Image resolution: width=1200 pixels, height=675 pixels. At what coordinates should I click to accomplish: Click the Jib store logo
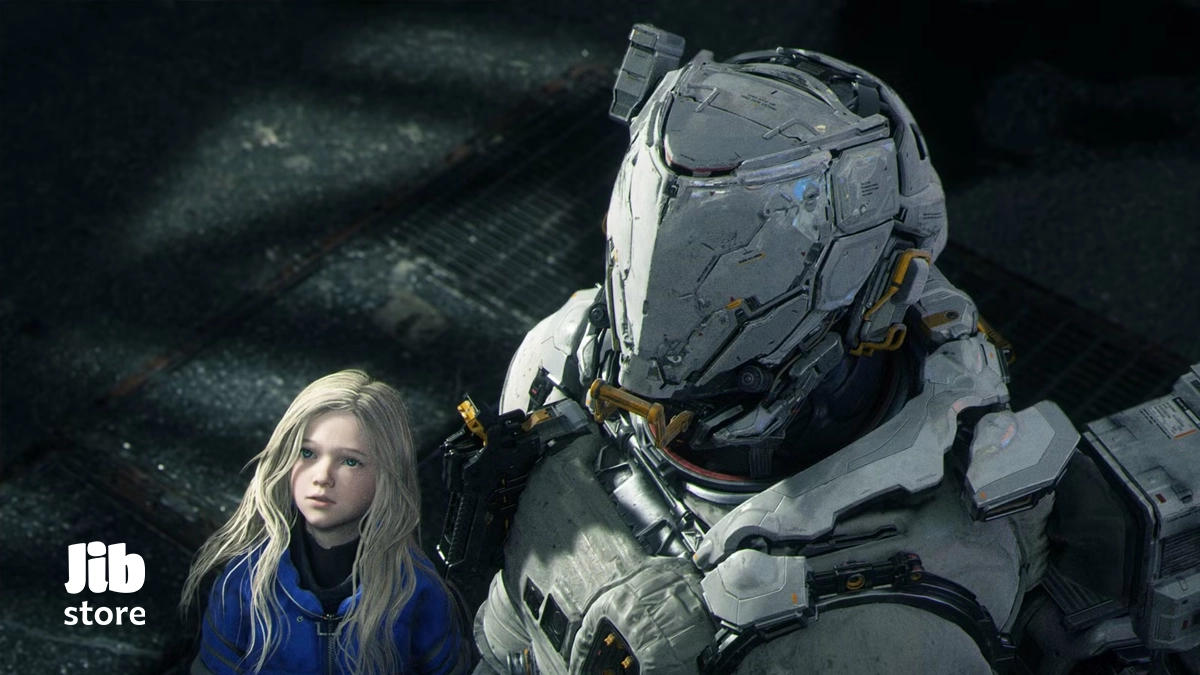tap(105, 584)
